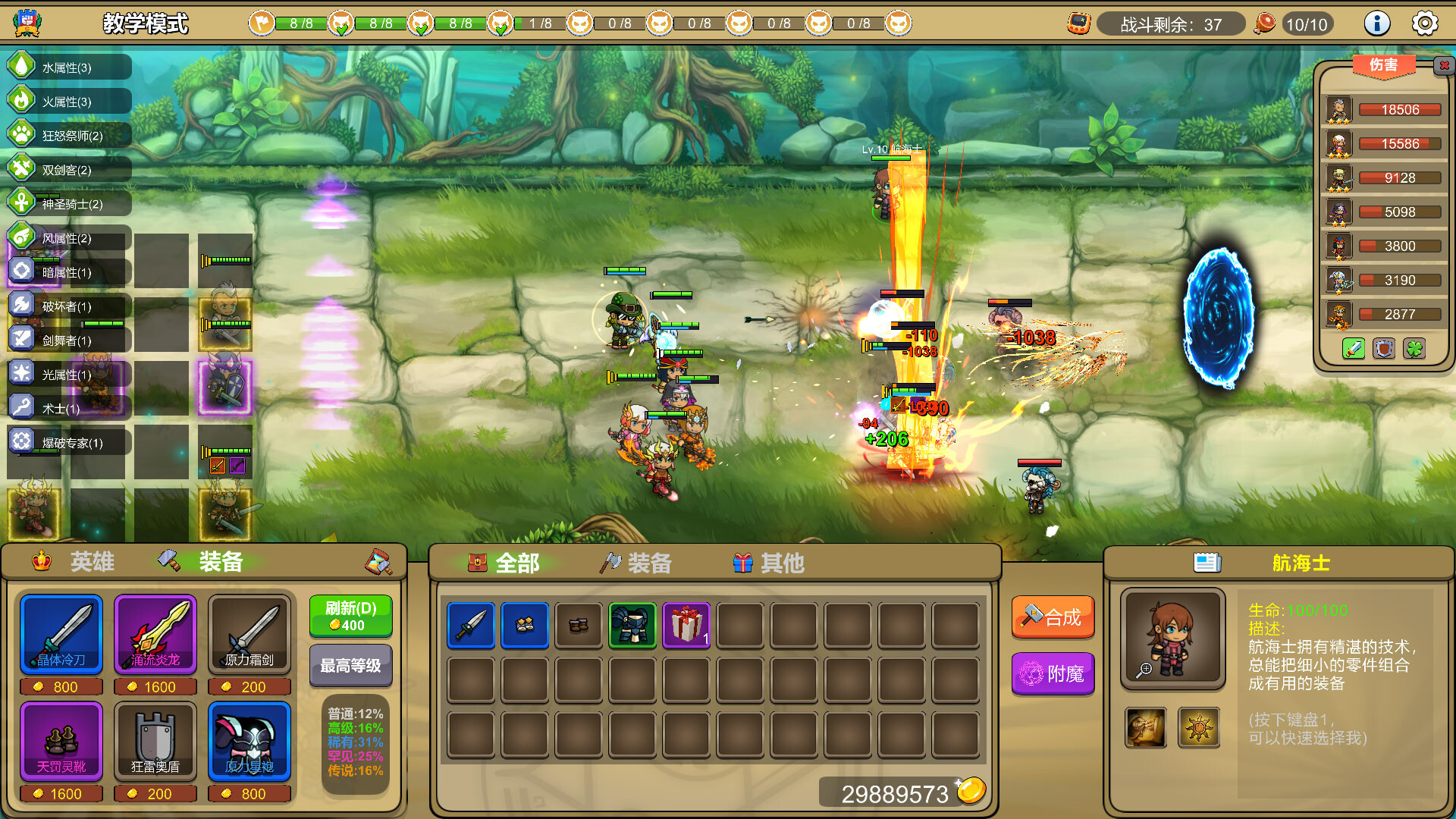Switch to the 装备 shop tab
The image size is (1456, 819).
coord(202,562)
